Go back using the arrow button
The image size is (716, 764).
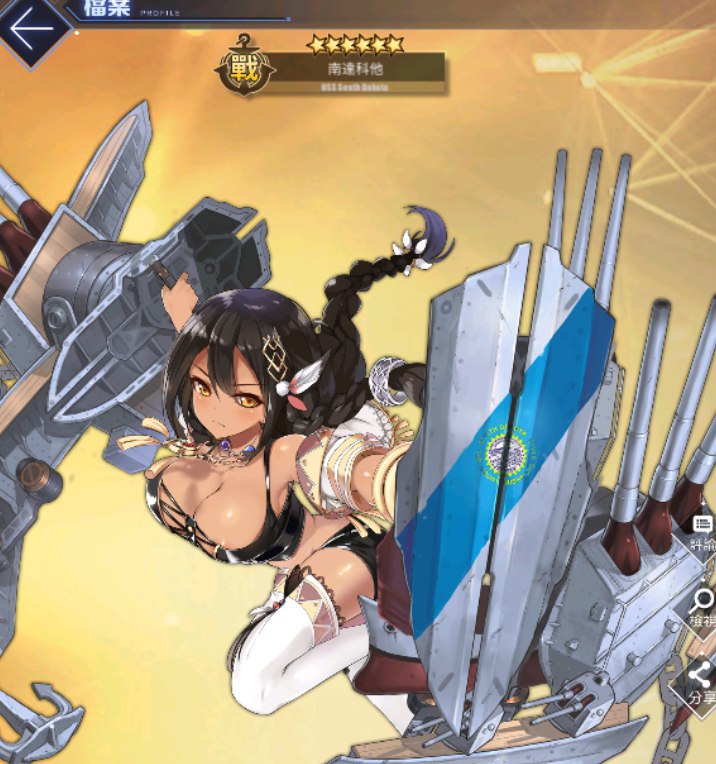tap(32, 29)
